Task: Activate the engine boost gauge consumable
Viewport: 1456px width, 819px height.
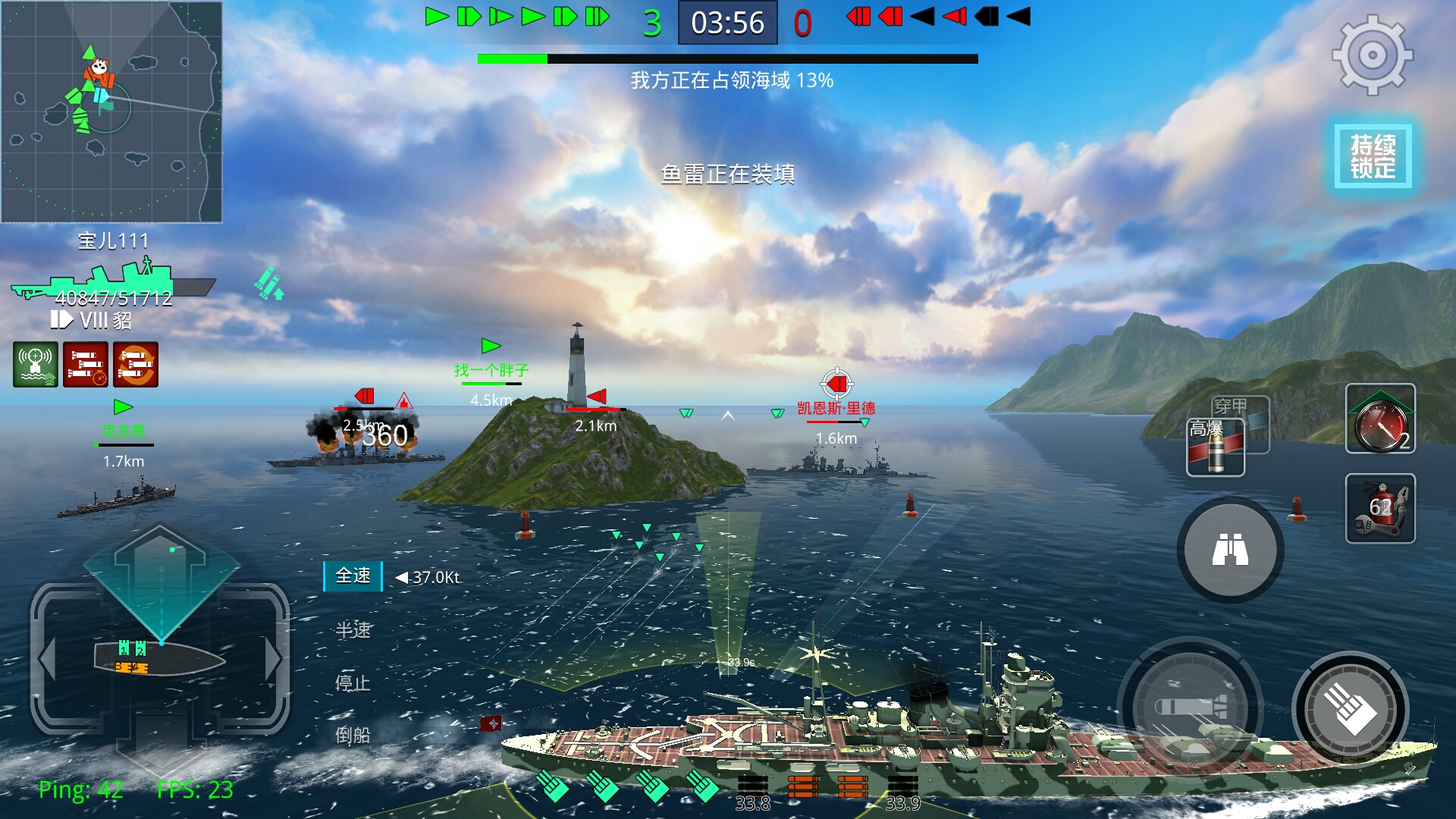Action: [1379, 419]
